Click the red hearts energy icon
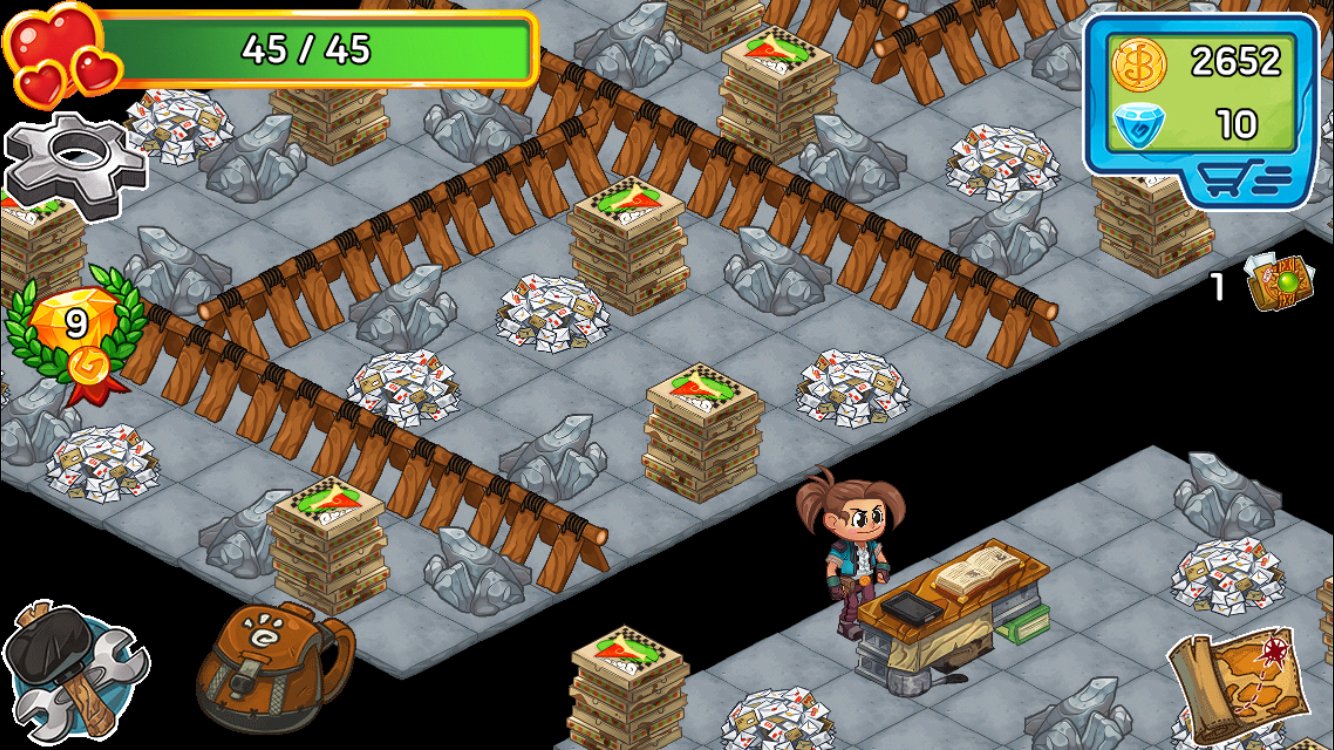Viewport: 1334px width, 750px height. [x=55, y=45]
